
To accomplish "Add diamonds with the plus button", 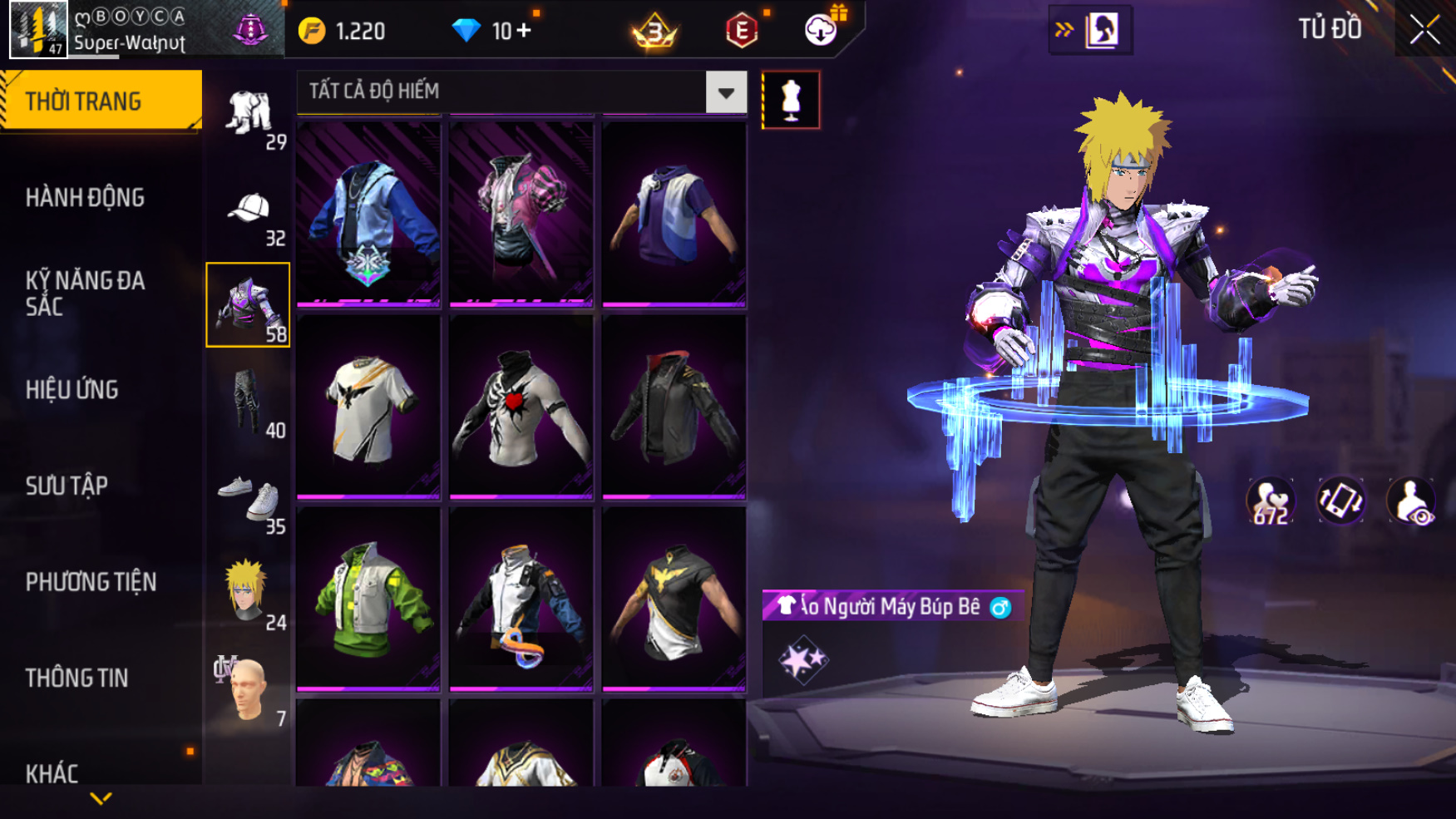I will coord(524,31).
